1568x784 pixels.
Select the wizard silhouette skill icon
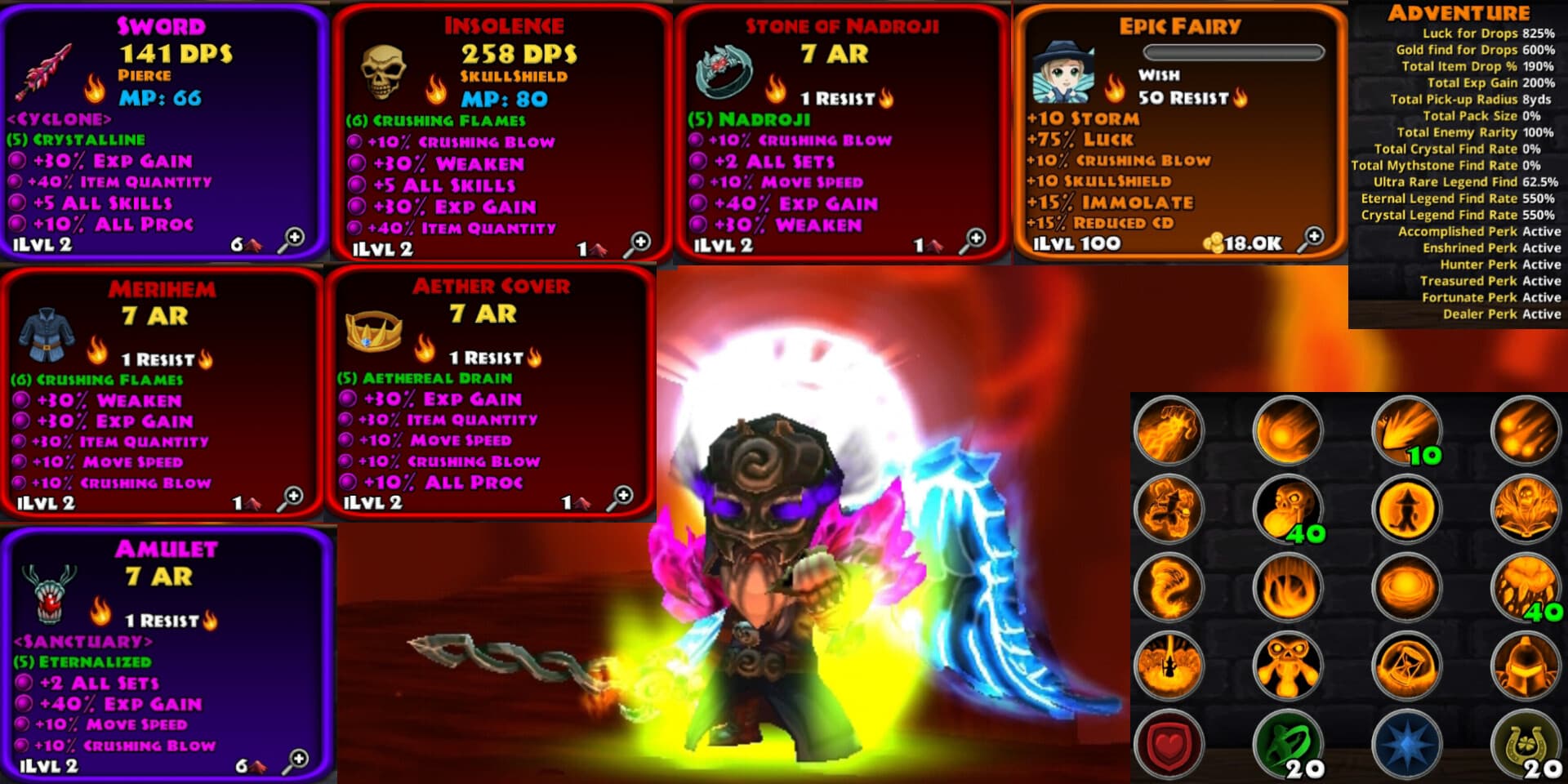(x=1406, y=509)
